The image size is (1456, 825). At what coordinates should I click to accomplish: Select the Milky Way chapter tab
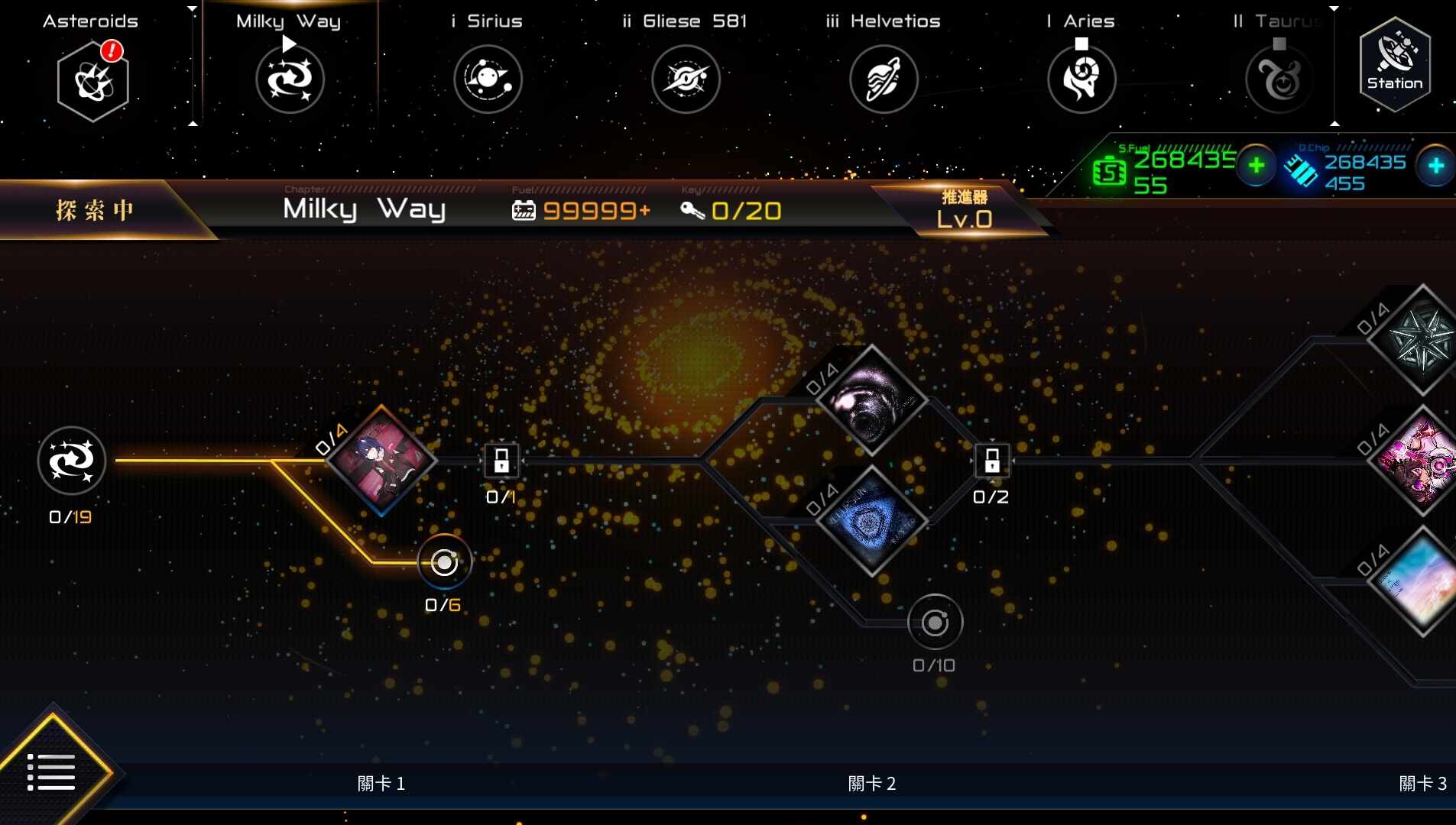[290, 79]
